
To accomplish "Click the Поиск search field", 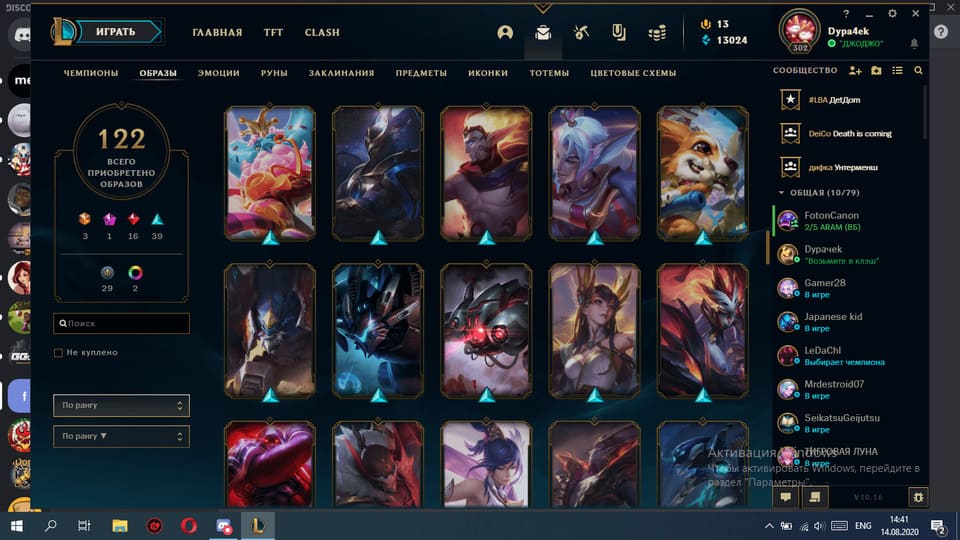I will 121,324.
